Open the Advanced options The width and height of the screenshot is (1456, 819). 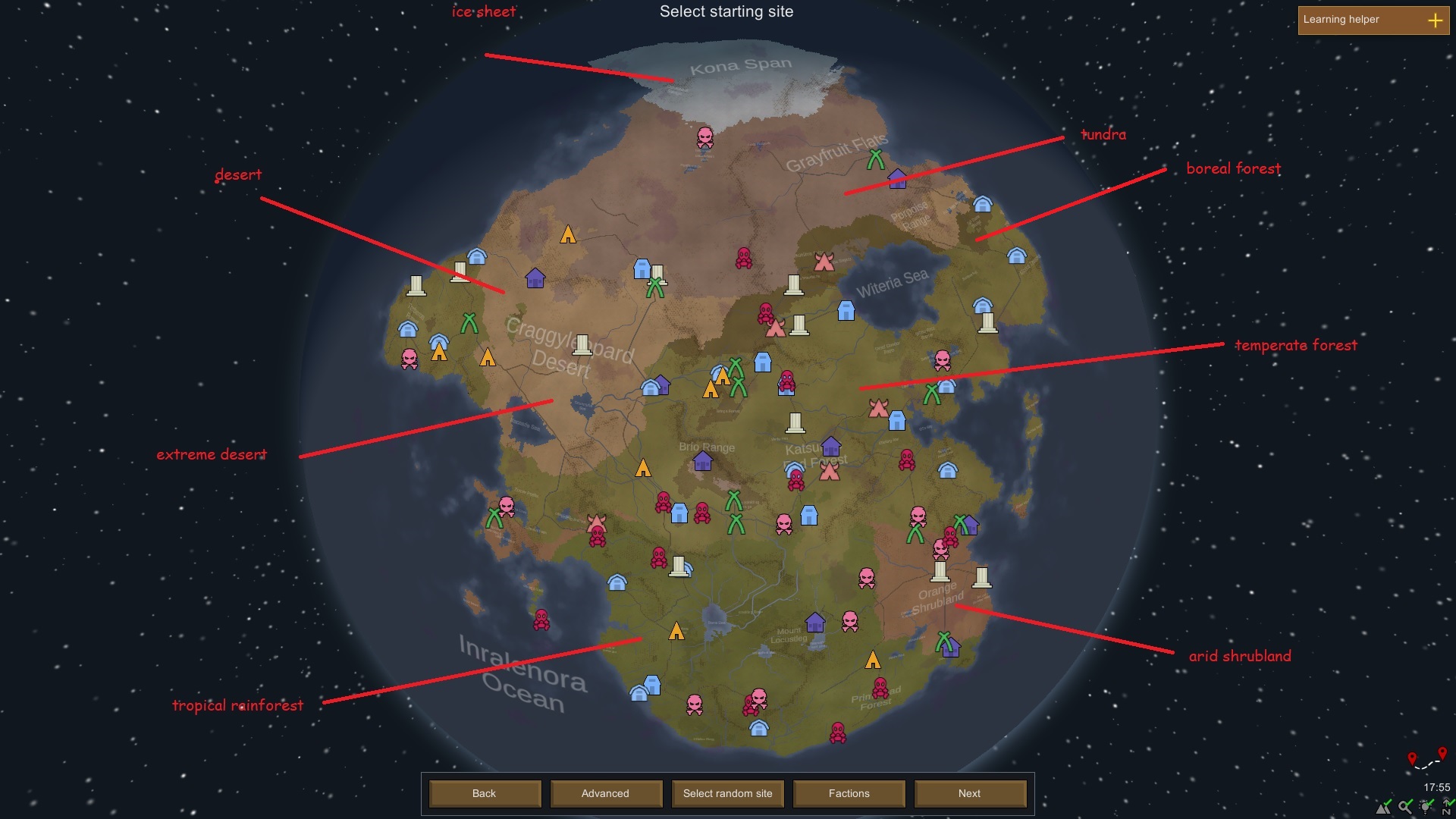606,793
